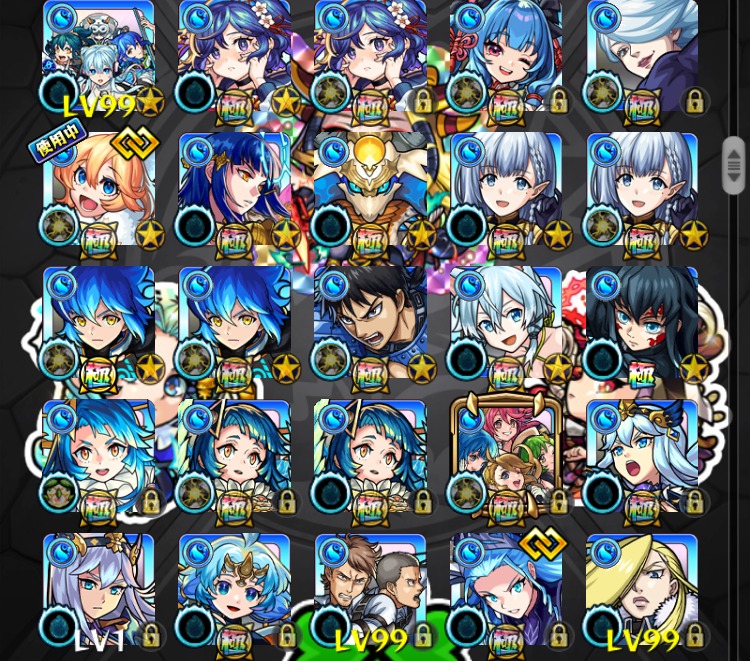Choose the silver-haired LV1 character

pos(99,590)
